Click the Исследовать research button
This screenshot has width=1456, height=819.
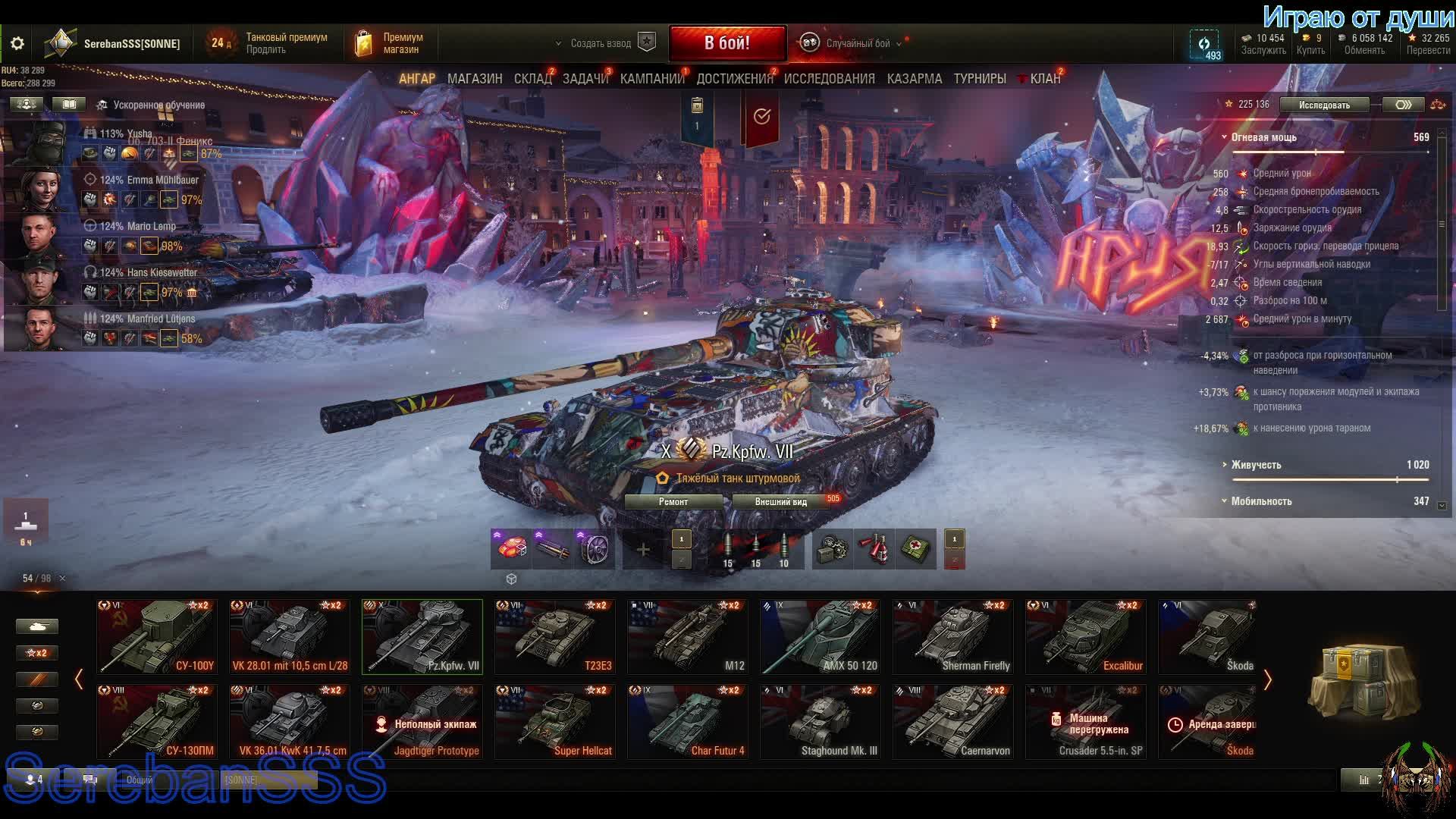pyautogui.click(x=1323, y=105)
